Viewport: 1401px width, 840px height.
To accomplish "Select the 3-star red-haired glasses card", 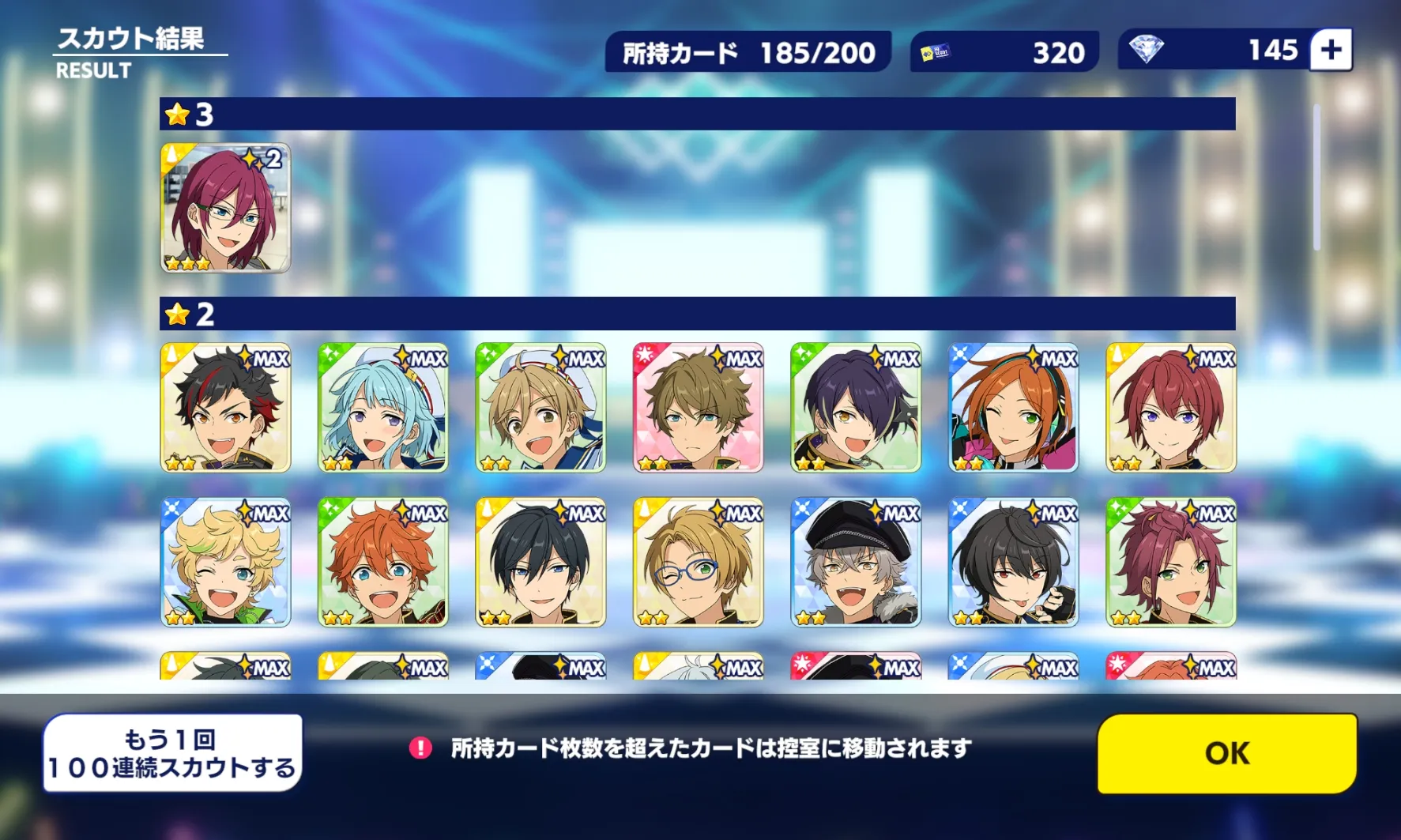I will (x=225, y=208).
